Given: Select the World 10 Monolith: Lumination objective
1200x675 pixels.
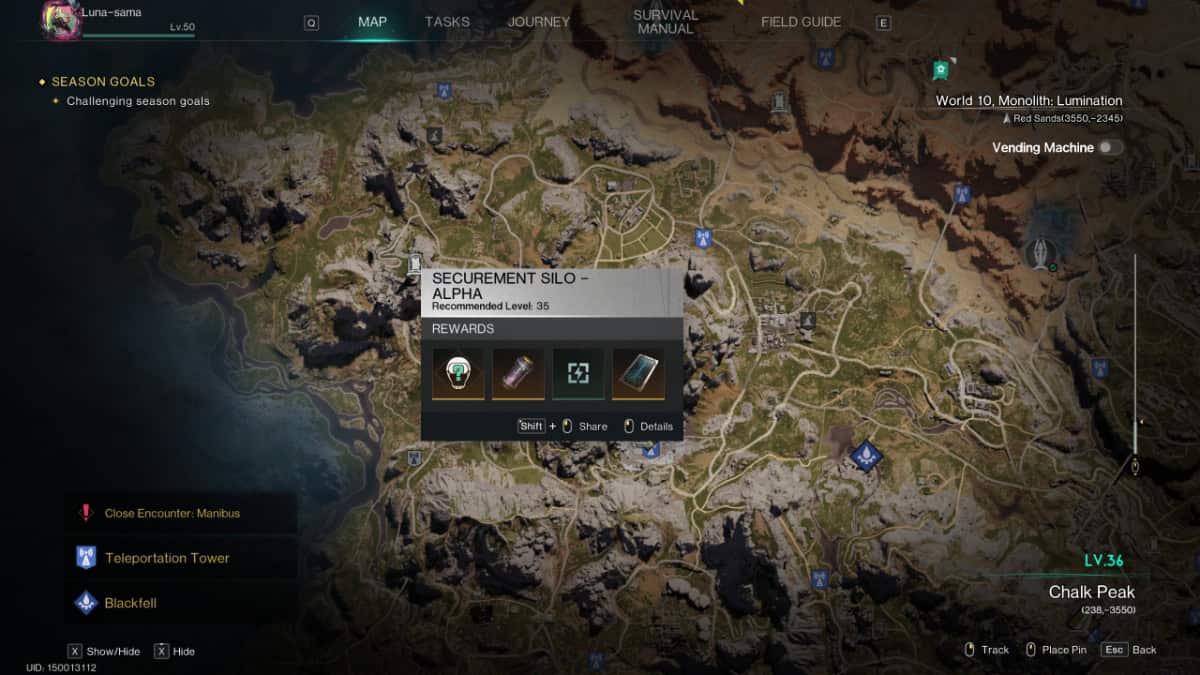Looking at the screenshot, I should coord(1028,101).
